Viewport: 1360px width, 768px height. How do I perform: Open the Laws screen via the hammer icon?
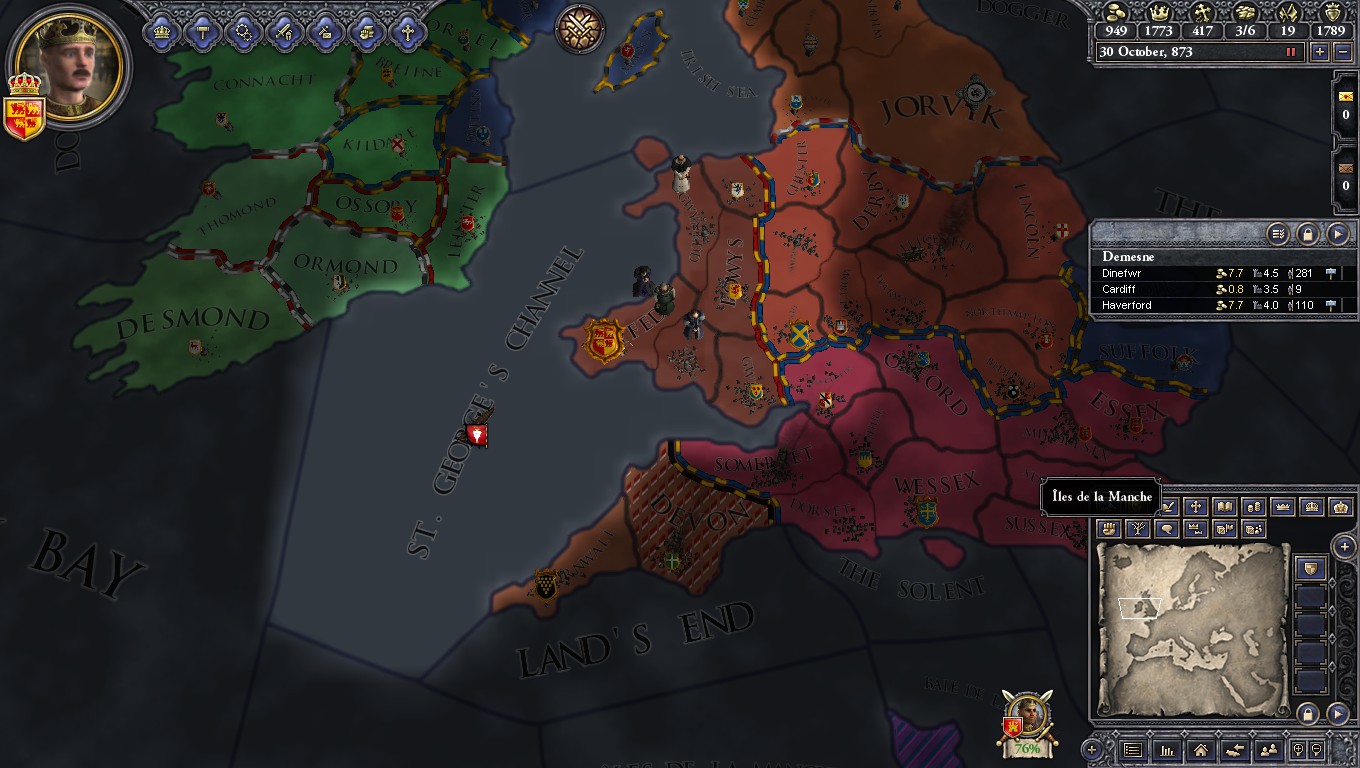(x=203, y=31)
